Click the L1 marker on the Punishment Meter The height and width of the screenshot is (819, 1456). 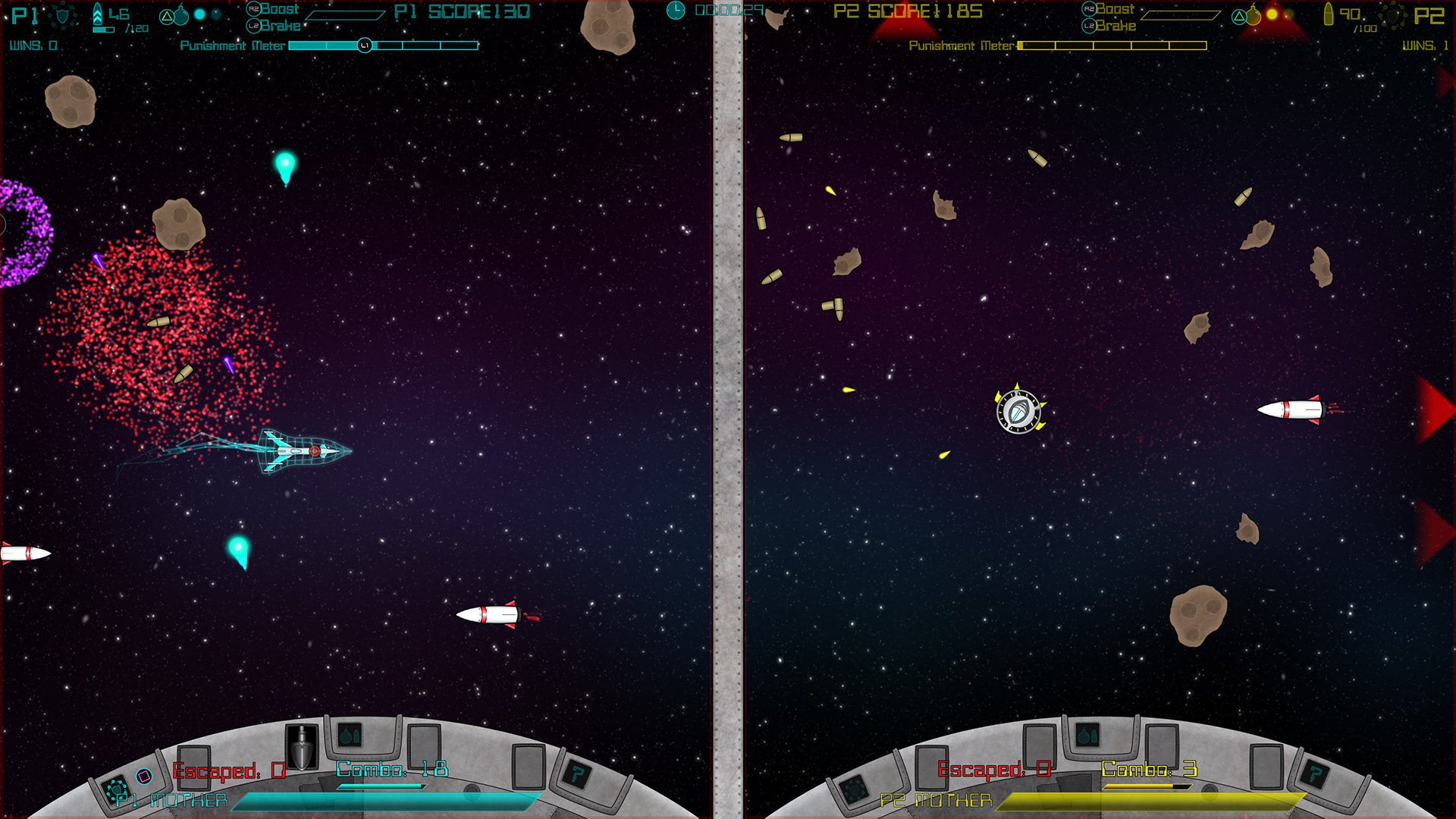click(x=365, y=45)
